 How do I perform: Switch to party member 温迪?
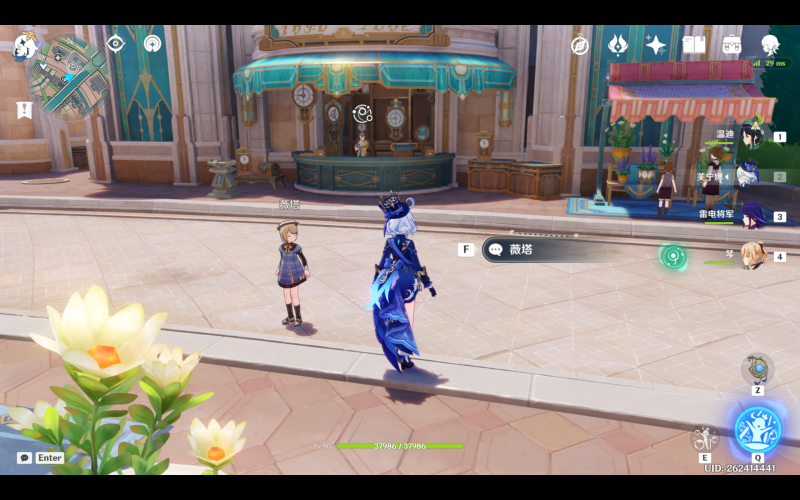750,135
